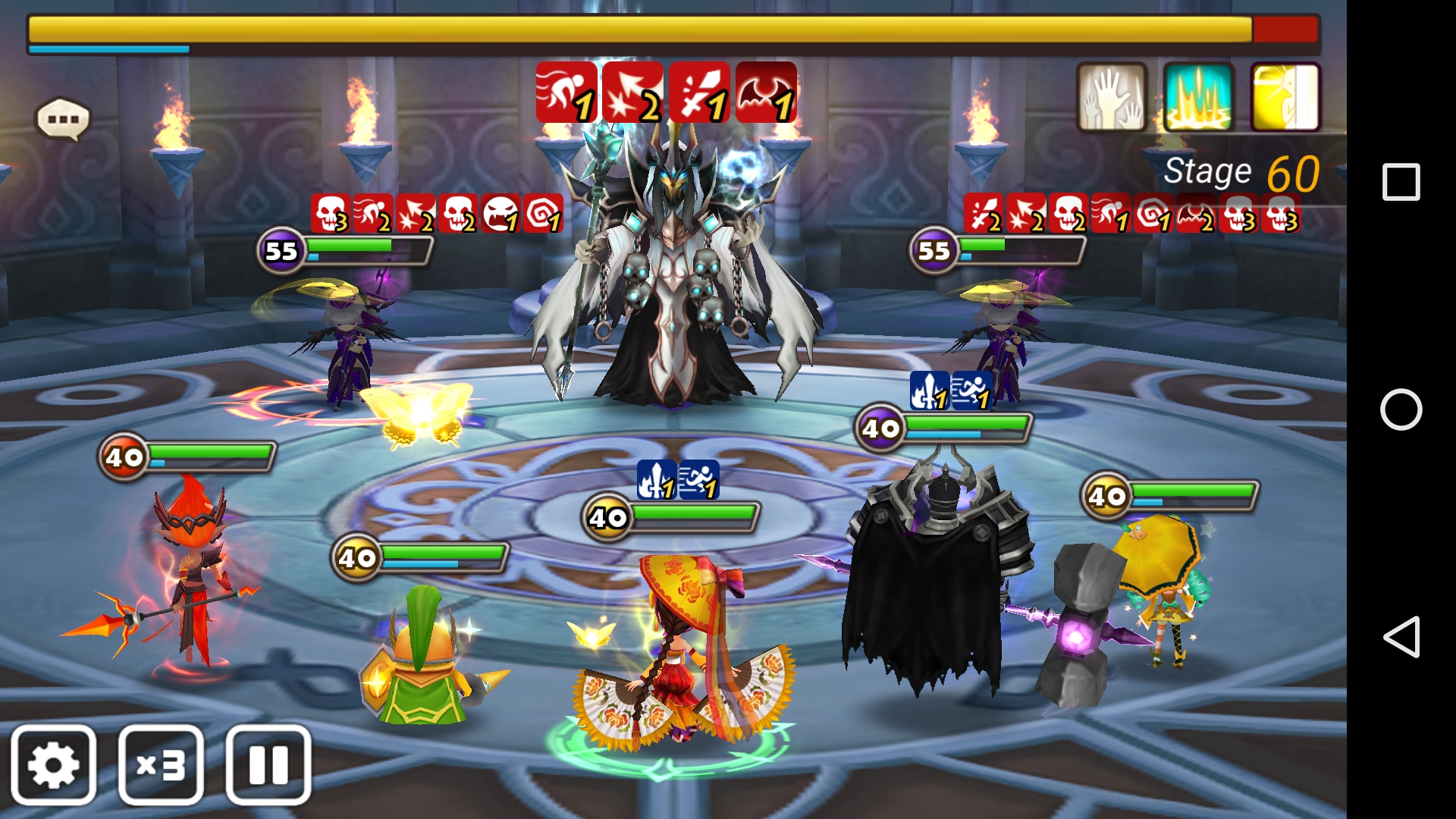The image size is (1456, 819).
Task: Open the gear settings button
Action: coord(53,764)
